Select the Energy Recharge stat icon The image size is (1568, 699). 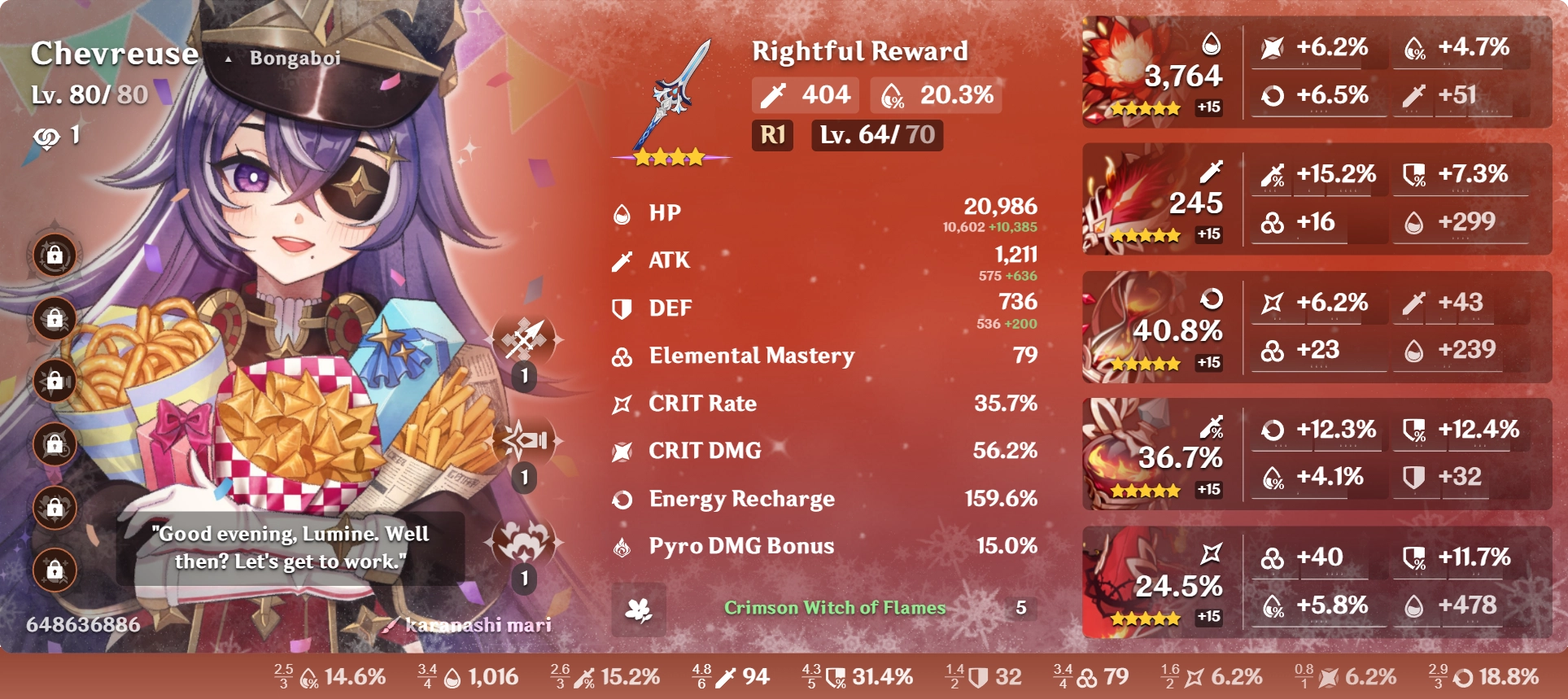[x=622, y=499]
